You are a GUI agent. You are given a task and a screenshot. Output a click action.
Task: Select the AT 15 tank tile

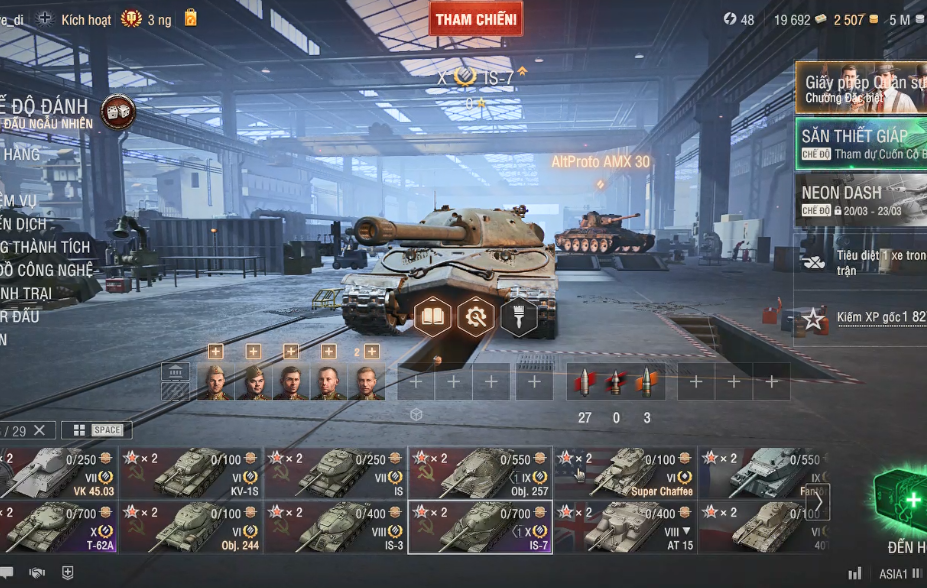pos(624,527)
